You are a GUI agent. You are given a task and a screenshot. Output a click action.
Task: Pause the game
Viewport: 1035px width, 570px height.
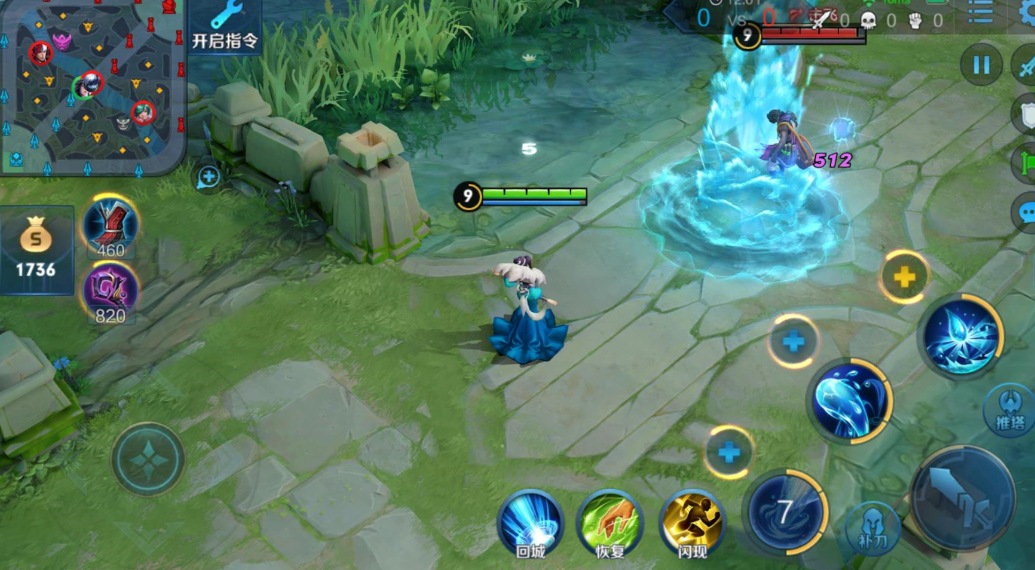pyautogui.click(x=981, y=65)
